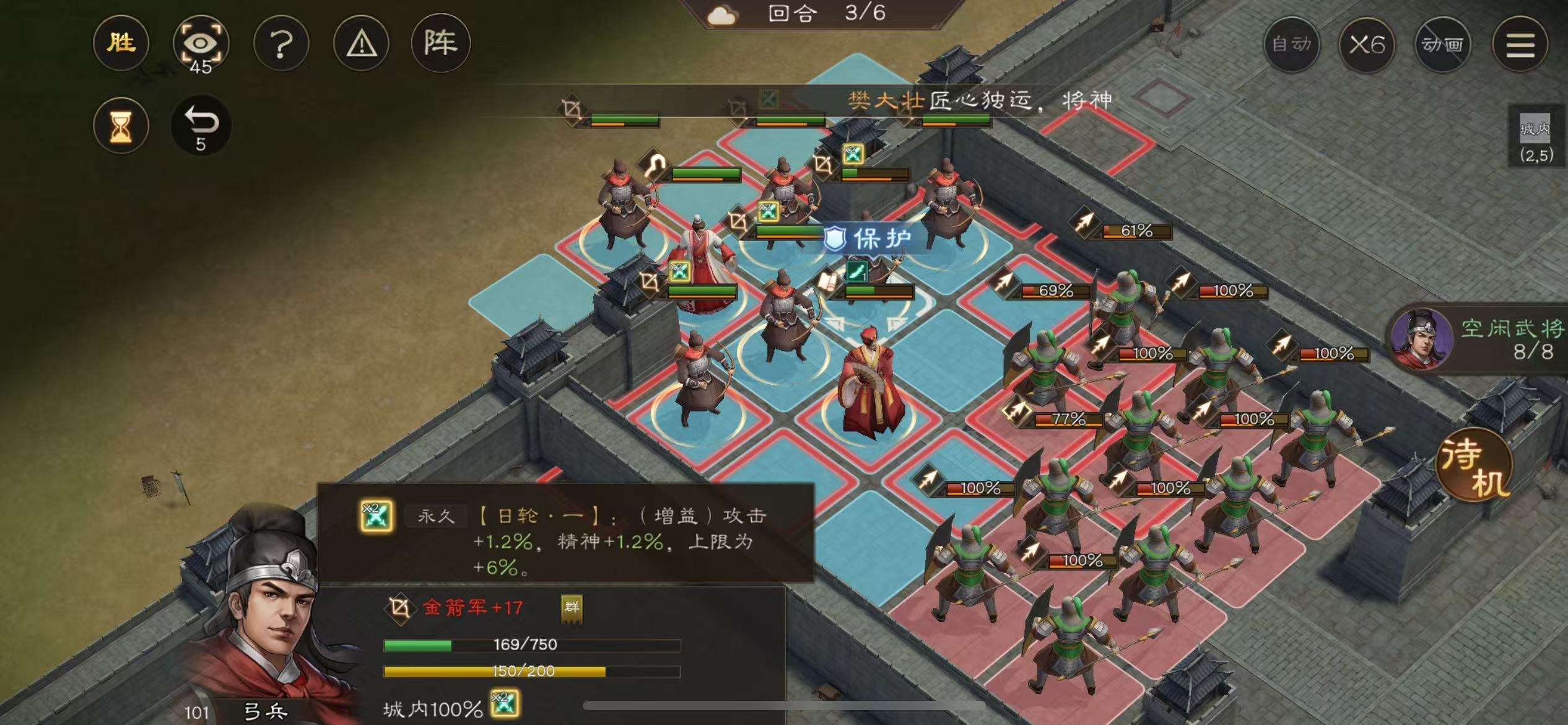
Task: Toggle 自动 auto battle
Action: click(x=1291, y=45)
